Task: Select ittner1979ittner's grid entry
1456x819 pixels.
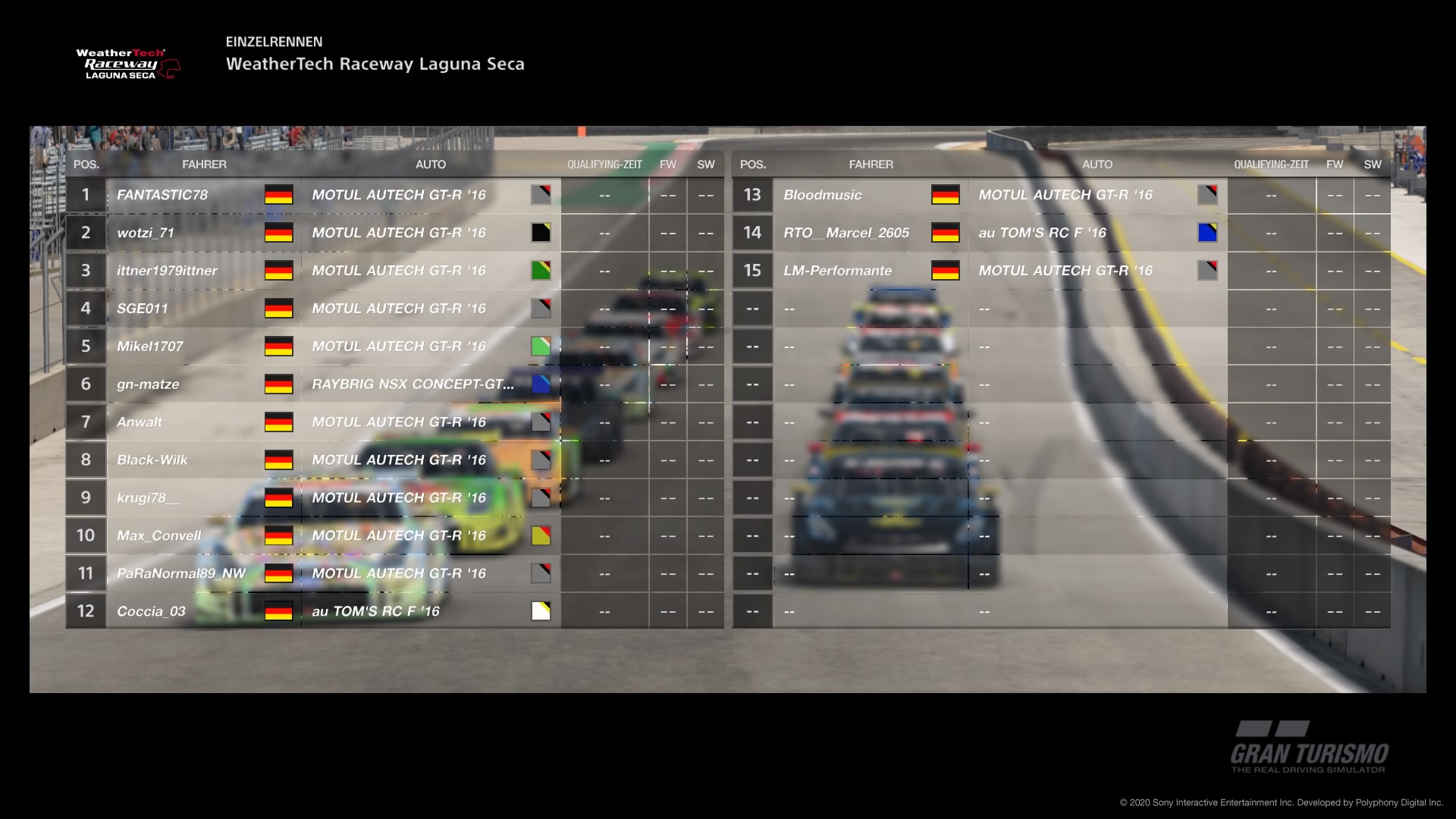Action: click(167, 271)
